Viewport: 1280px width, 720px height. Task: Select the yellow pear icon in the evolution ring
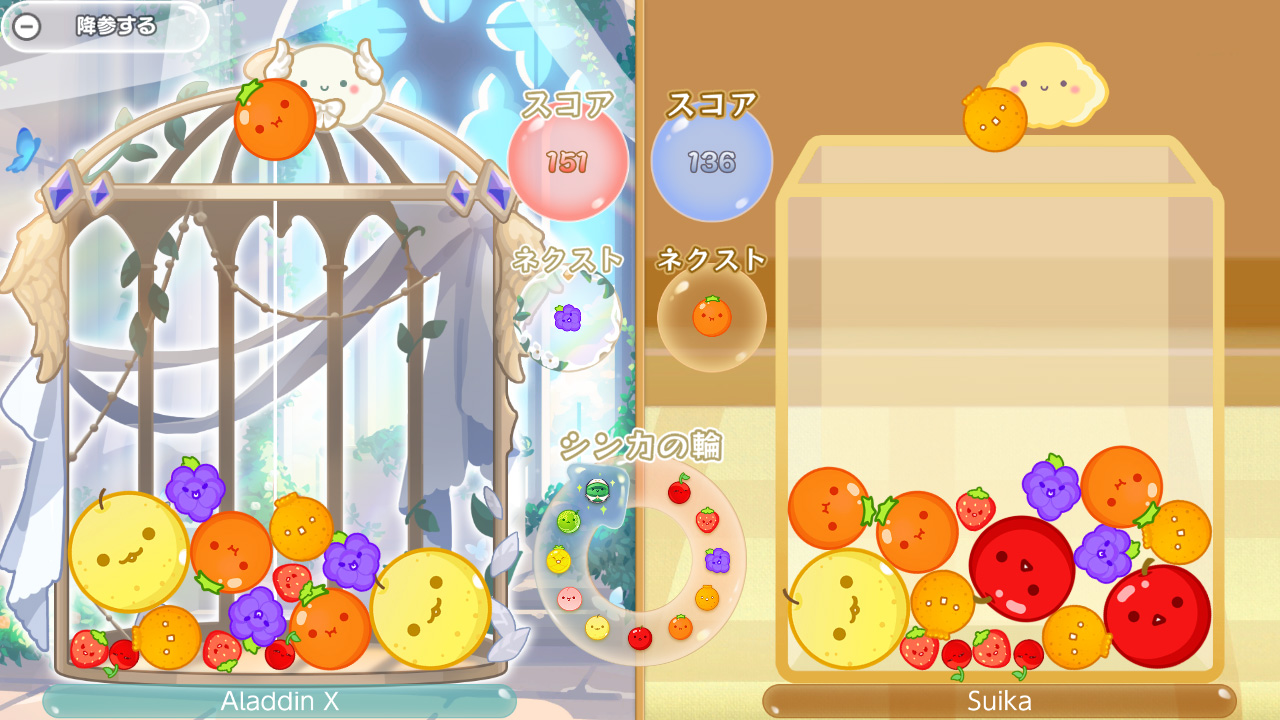(597, 627)
